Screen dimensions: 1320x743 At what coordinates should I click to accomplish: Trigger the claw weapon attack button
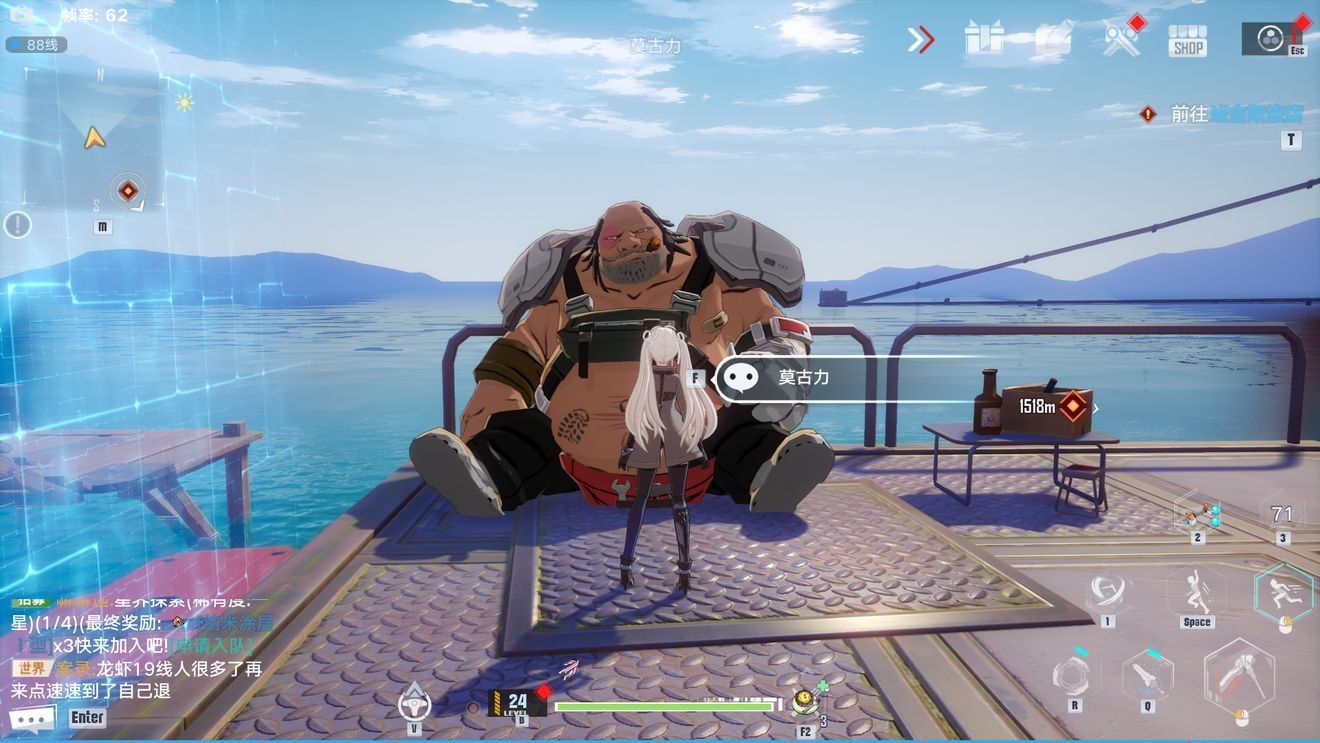tap(1239, 676)
